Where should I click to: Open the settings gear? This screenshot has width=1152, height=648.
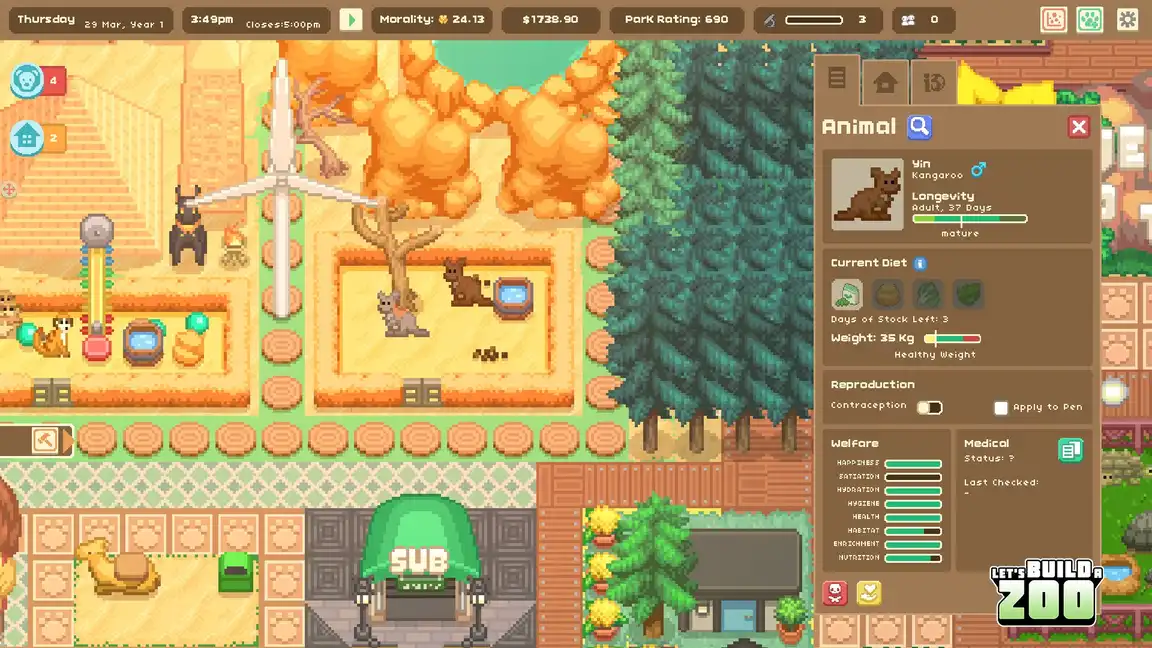[x=1127, y=19]
